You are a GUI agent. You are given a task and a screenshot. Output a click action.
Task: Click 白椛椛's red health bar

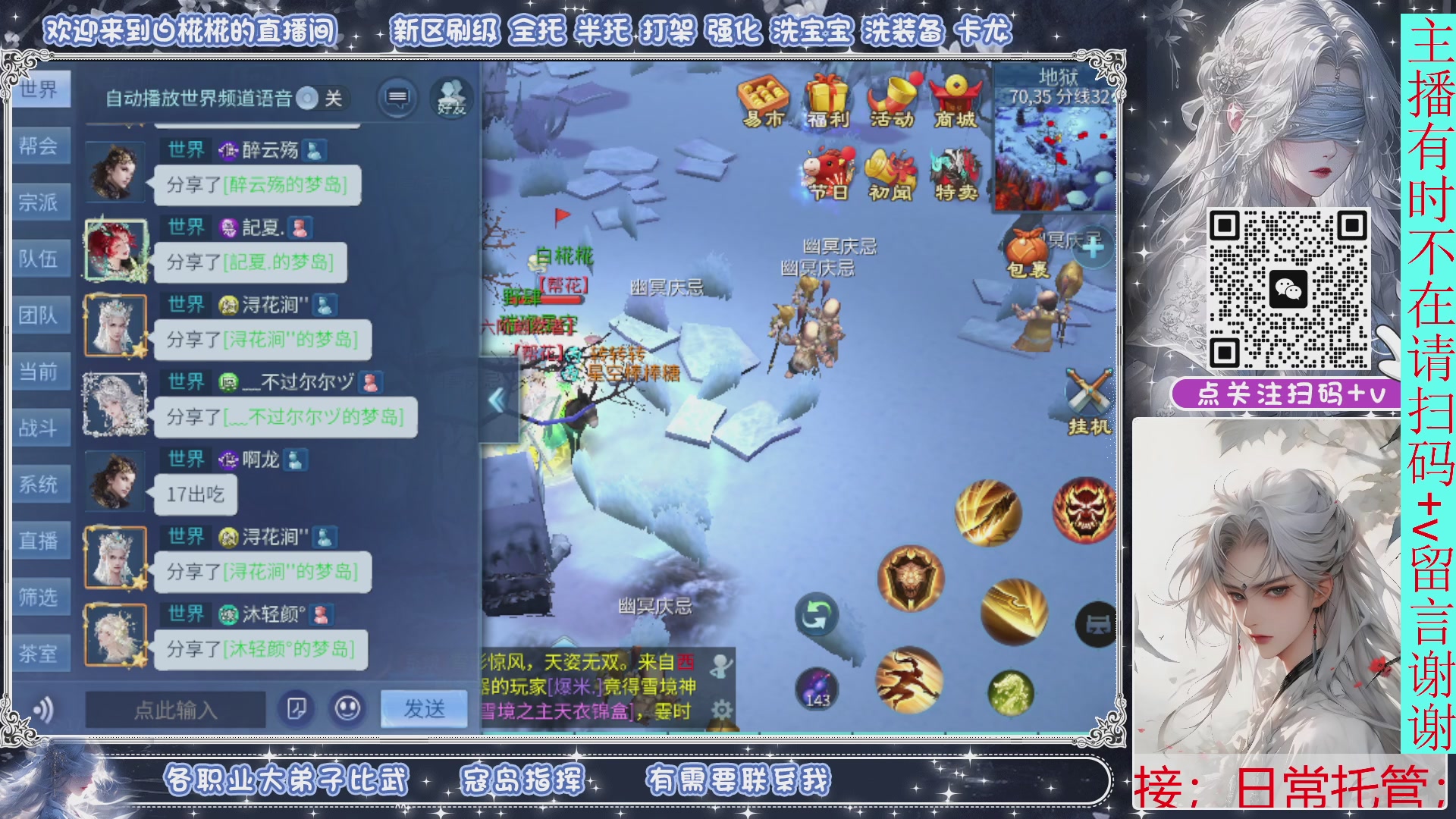563,298
